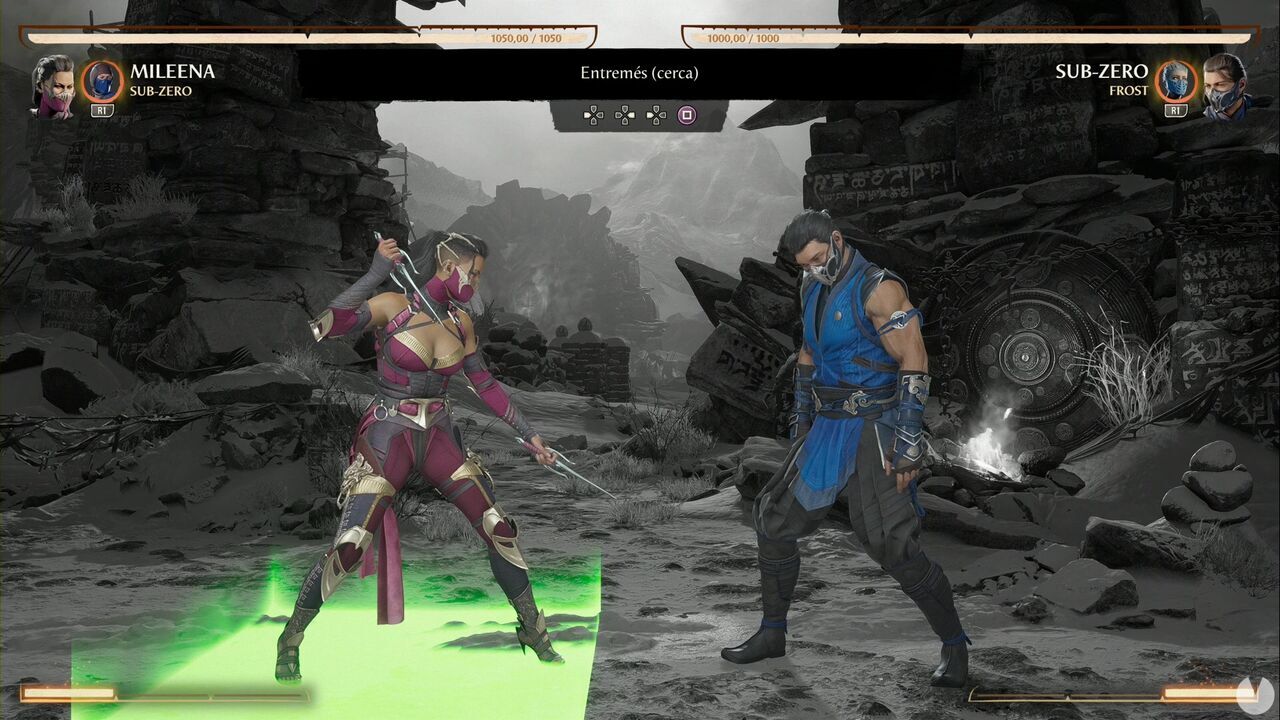This screenshot has height=720, width=1280.
Task: Click the MILEENA name label
Action: 172,70
